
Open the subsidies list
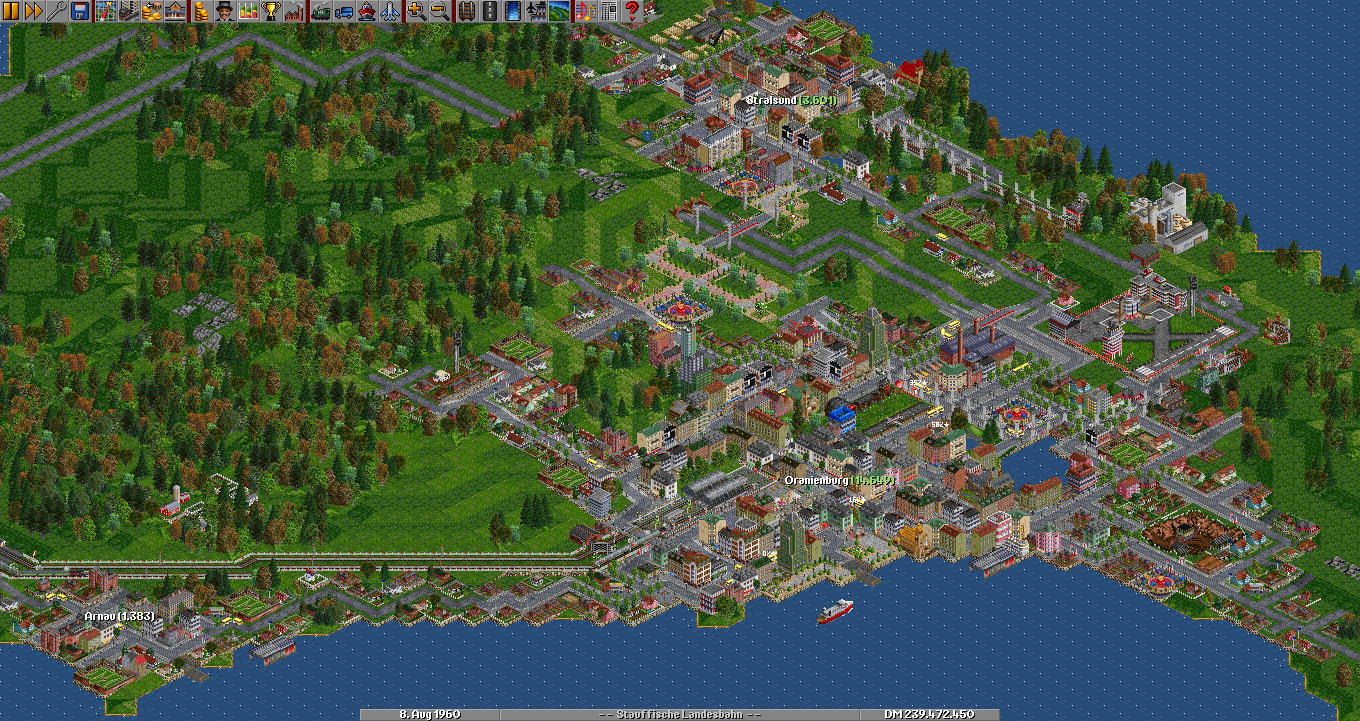click(x=151, y=11)
